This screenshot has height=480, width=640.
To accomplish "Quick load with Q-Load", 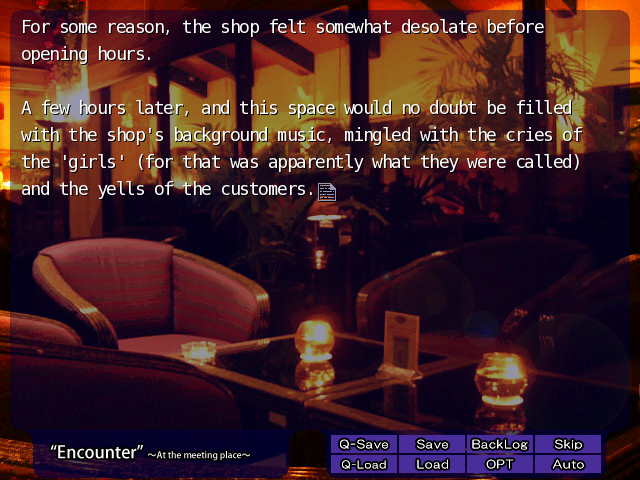I will (x=364, y=464).
